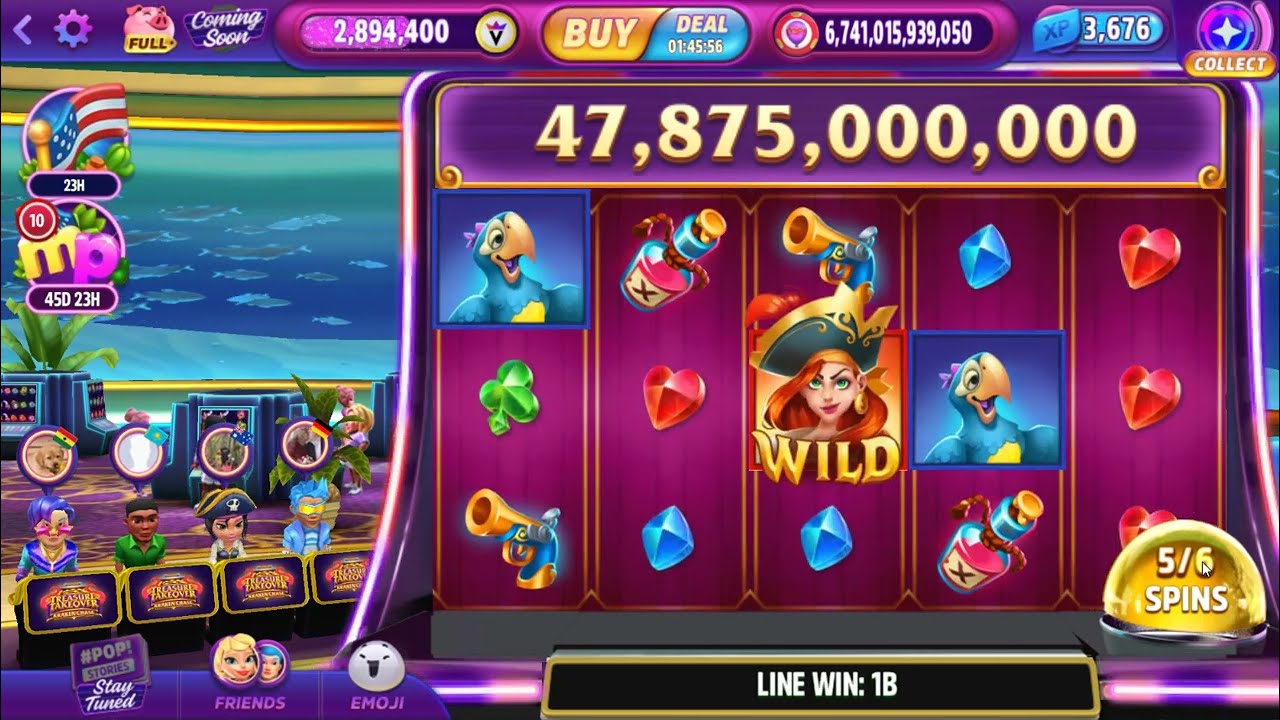Open POP! Stories Stay Tuned
The width and height of the screenshot is (1280, 720).
[x=108, y=672]
